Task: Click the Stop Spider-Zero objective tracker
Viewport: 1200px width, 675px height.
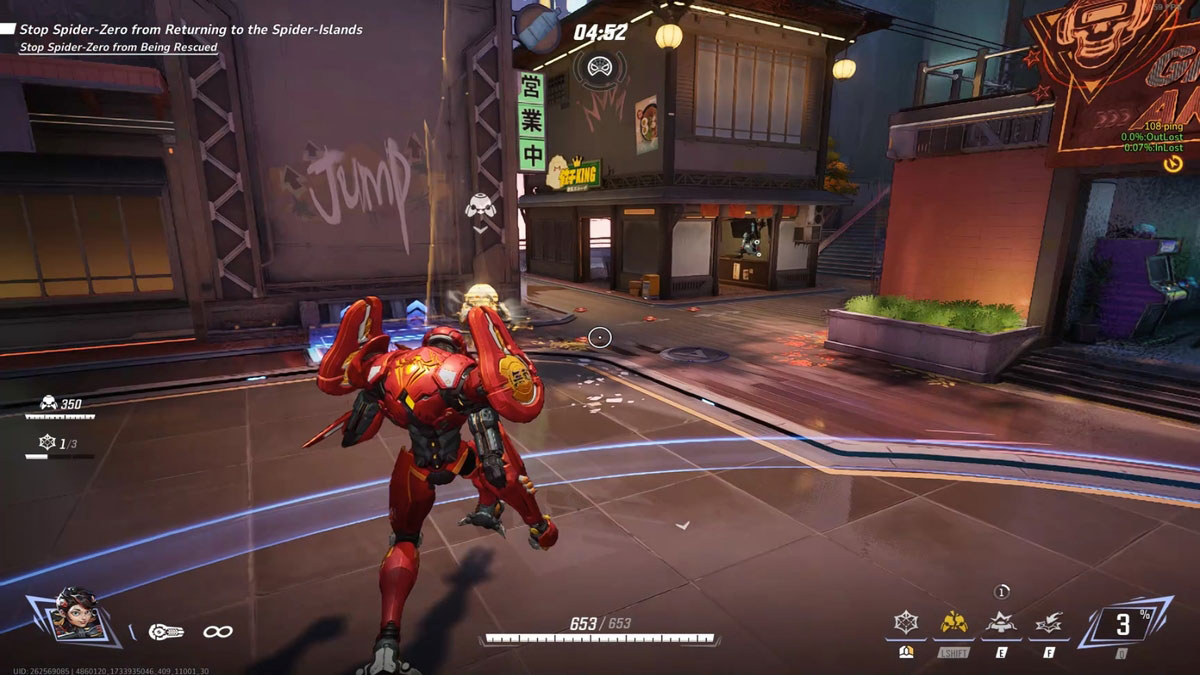Action: coord(190,30)
